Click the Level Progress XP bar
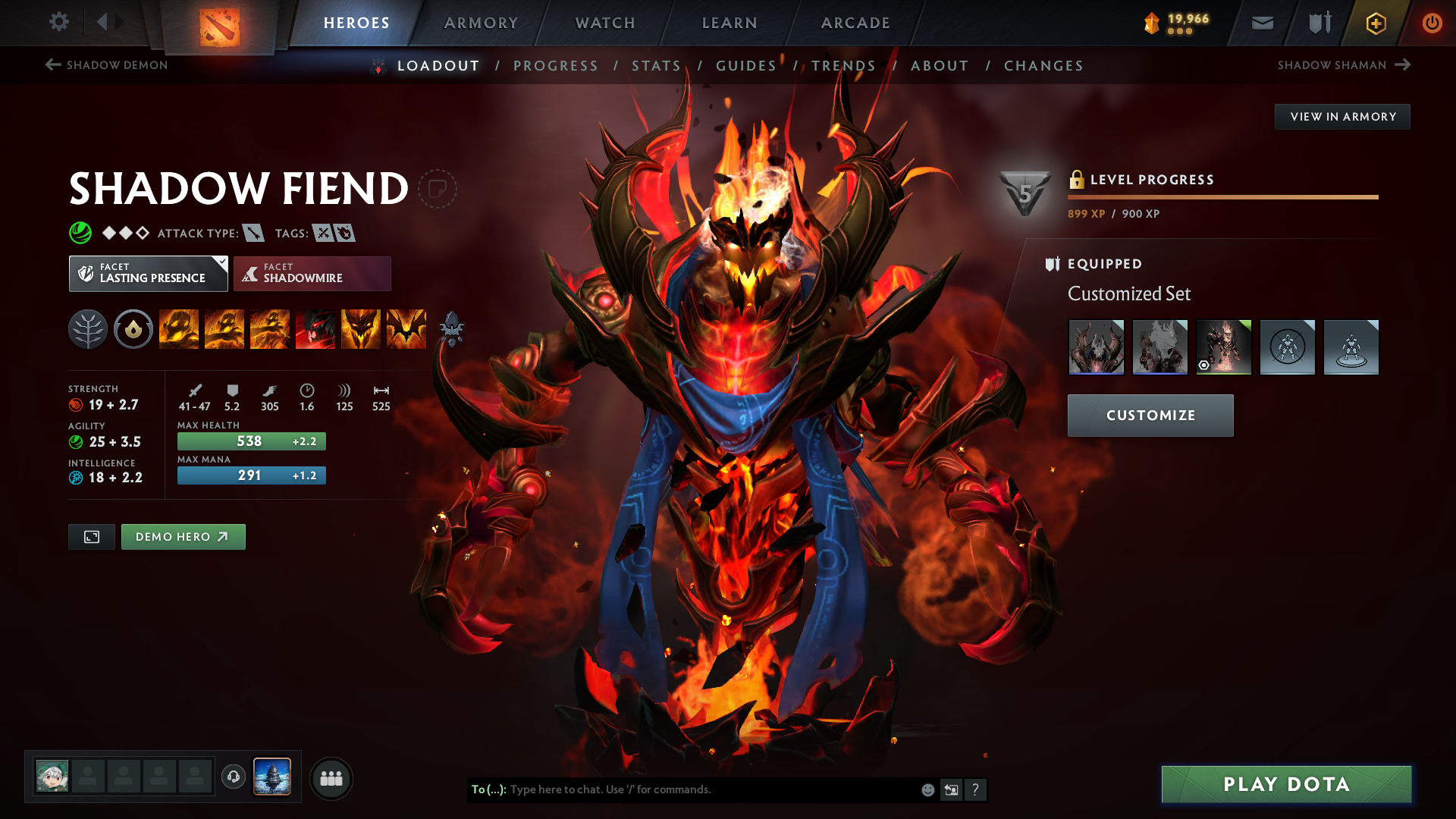This screenshot has width=1456, height=819. pos(1222,197)
